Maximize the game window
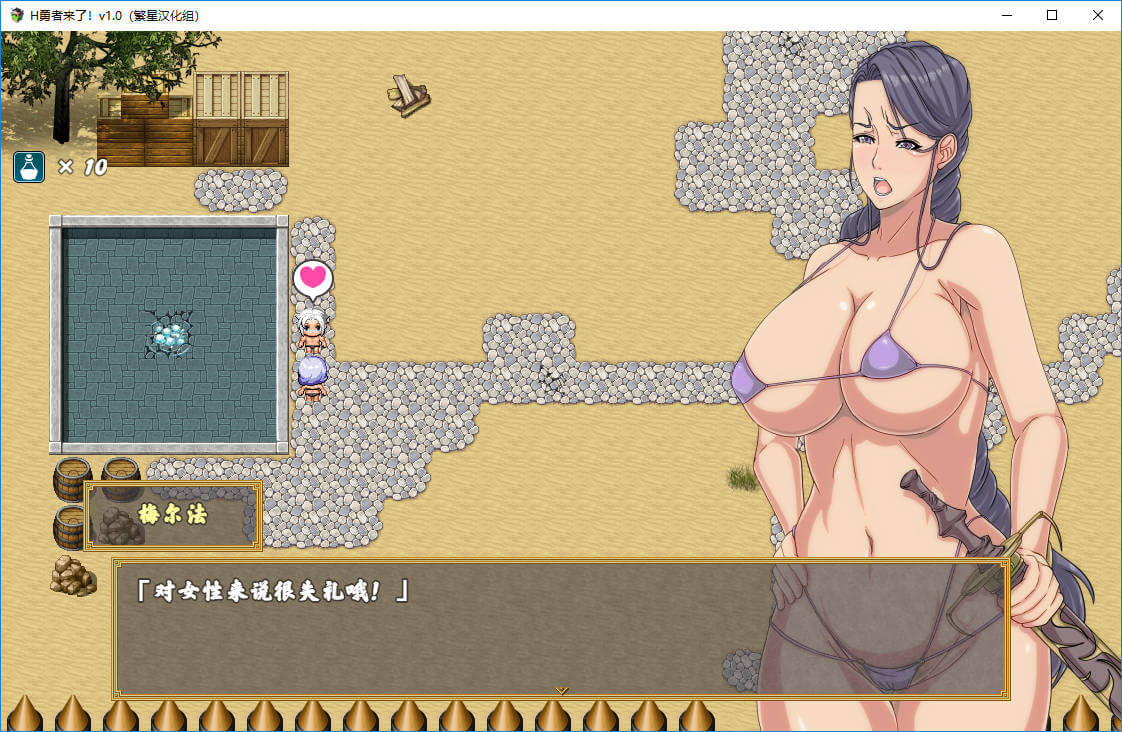The height and width of the screenshot is (732, 1122). (1051, 15)
